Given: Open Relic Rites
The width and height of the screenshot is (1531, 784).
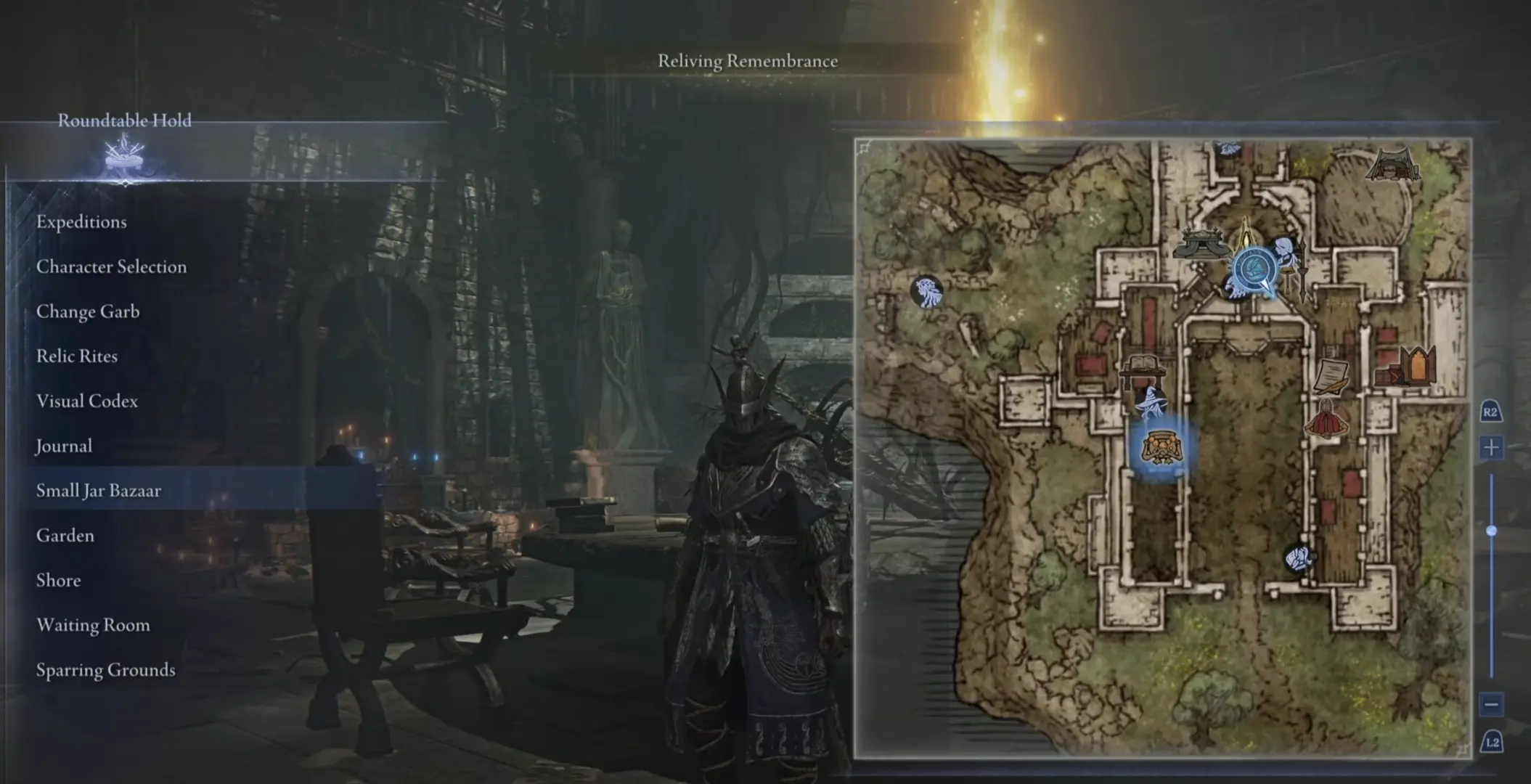Looking at the screenshot, I should tap(77, 356).
